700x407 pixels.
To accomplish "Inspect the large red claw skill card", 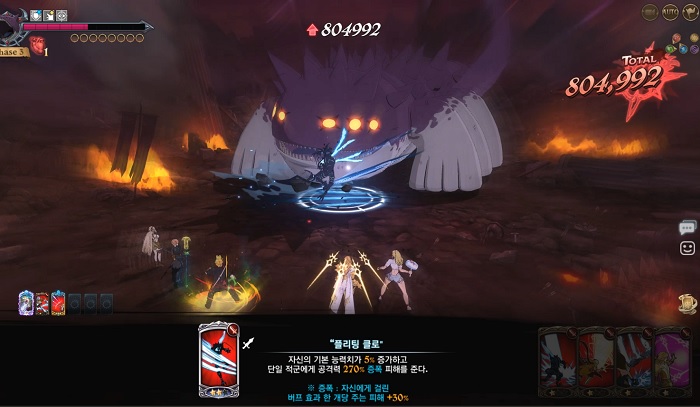I will (x=216, y=359).
